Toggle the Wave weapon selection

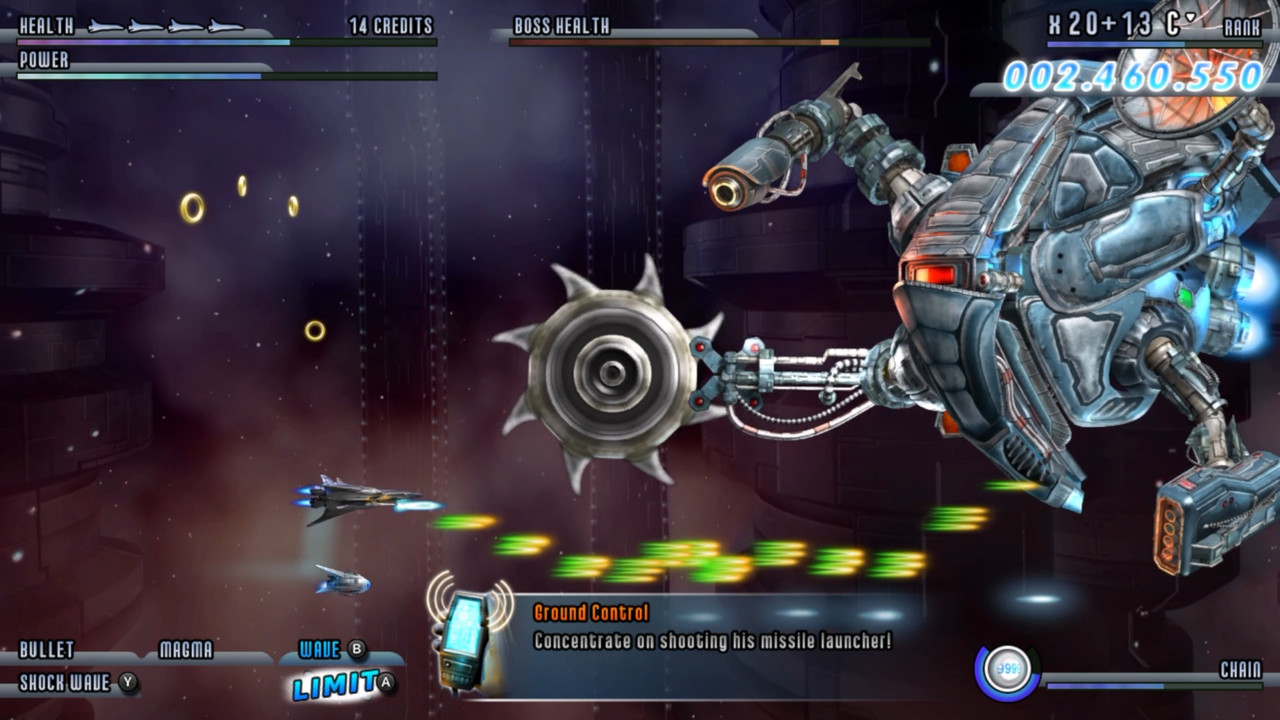(x=320, y=649)
